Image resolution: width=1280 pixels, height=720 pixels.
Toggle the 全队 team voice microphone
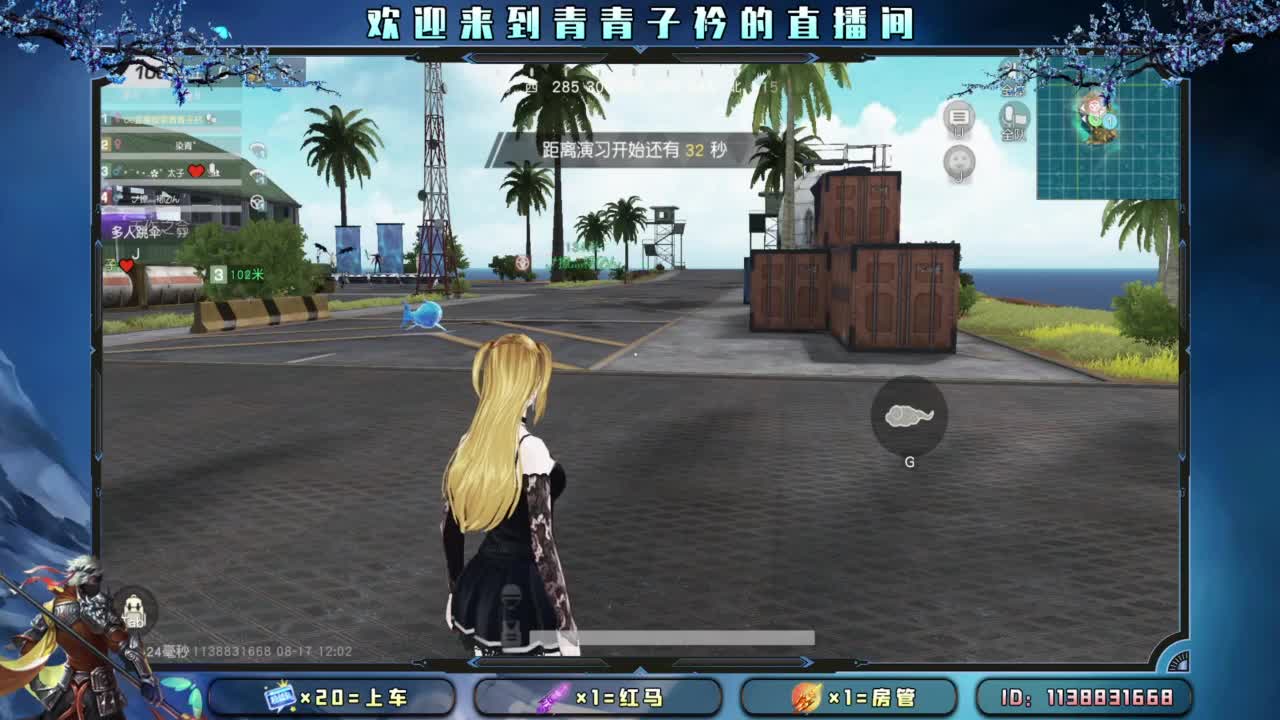point(1013,117)
